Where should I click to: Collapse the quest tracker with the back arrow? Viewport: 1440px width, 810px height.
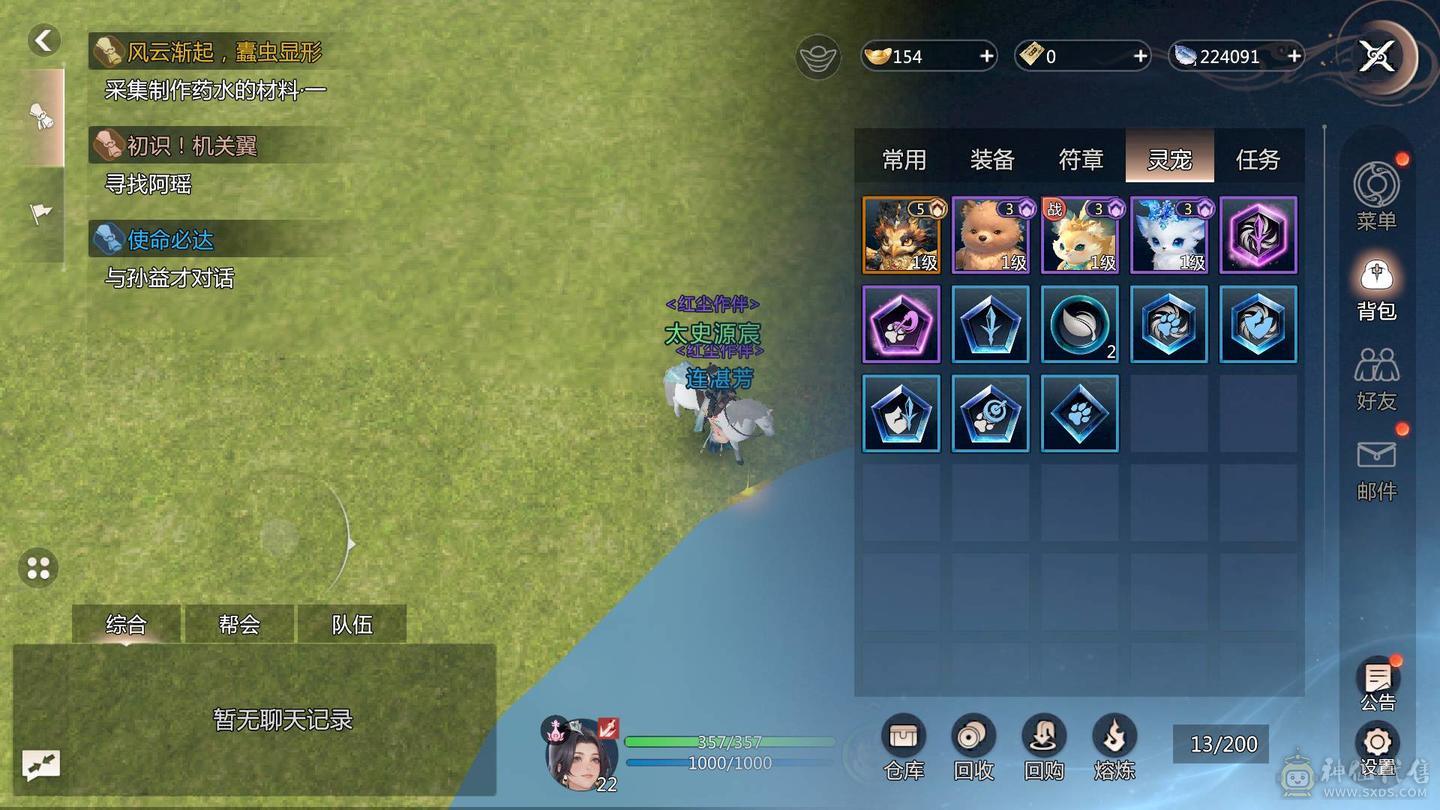[43, 40]
